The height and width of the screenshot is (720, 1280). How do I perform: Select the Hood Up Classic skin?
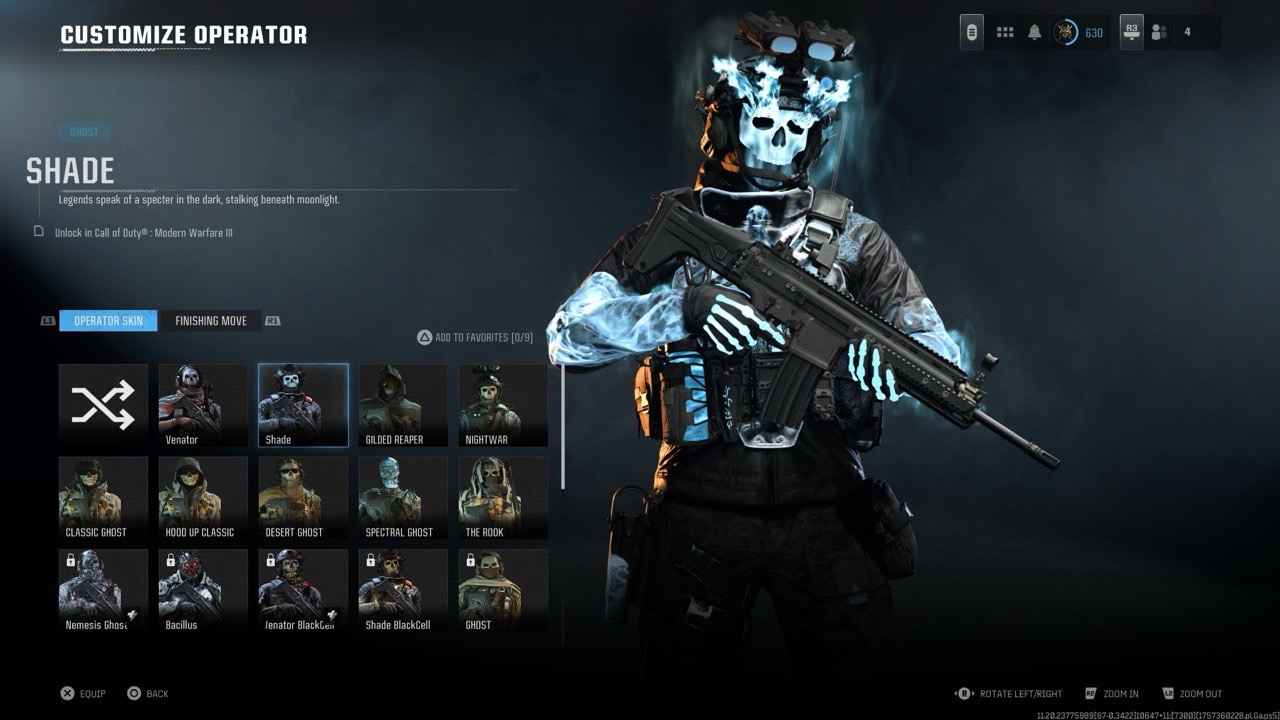point(203,498)
